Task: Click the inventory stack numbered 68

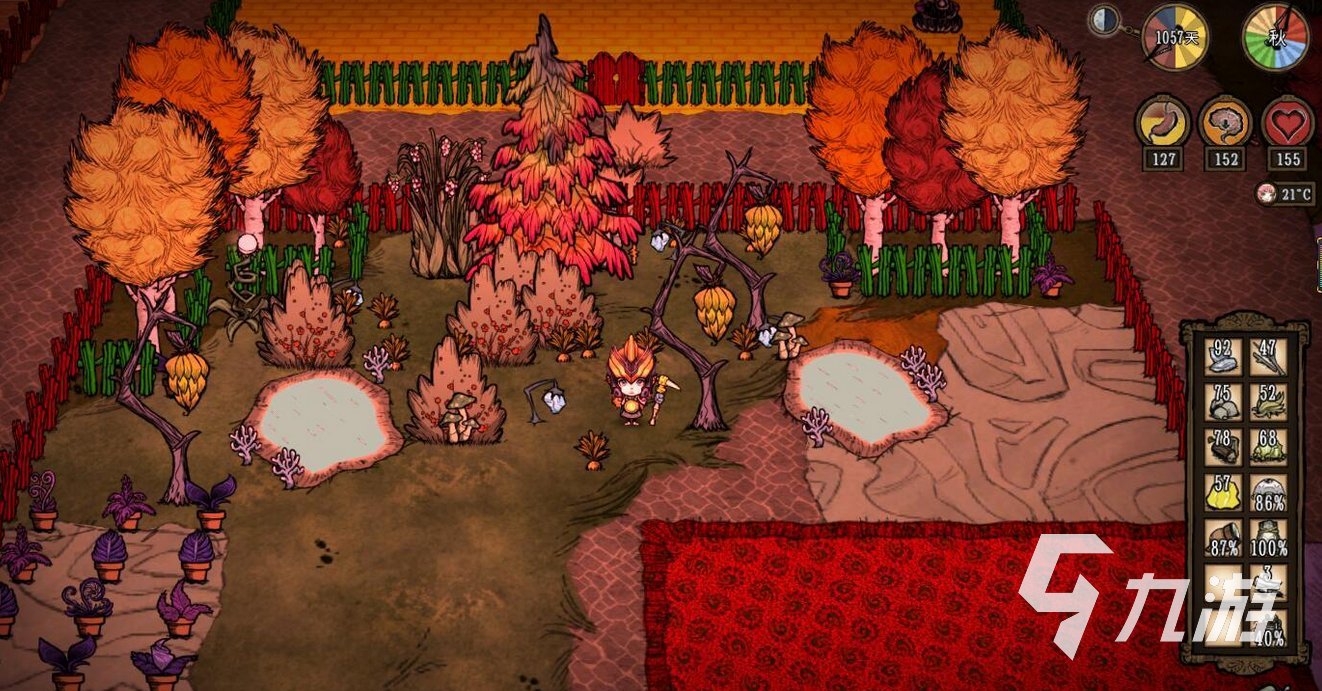Action: tap(1269, 446)
